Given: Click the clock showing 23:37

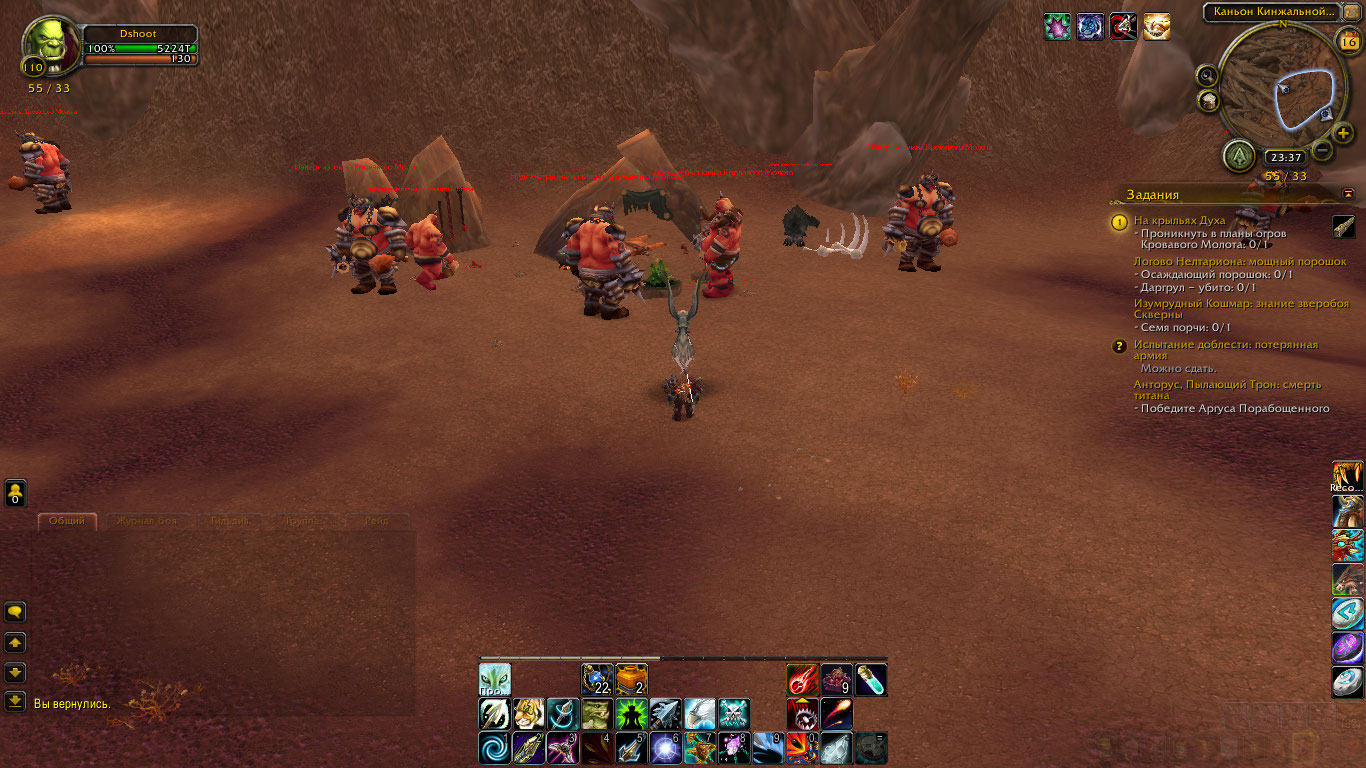Looking at the screenshot, I should (1283, 157).
